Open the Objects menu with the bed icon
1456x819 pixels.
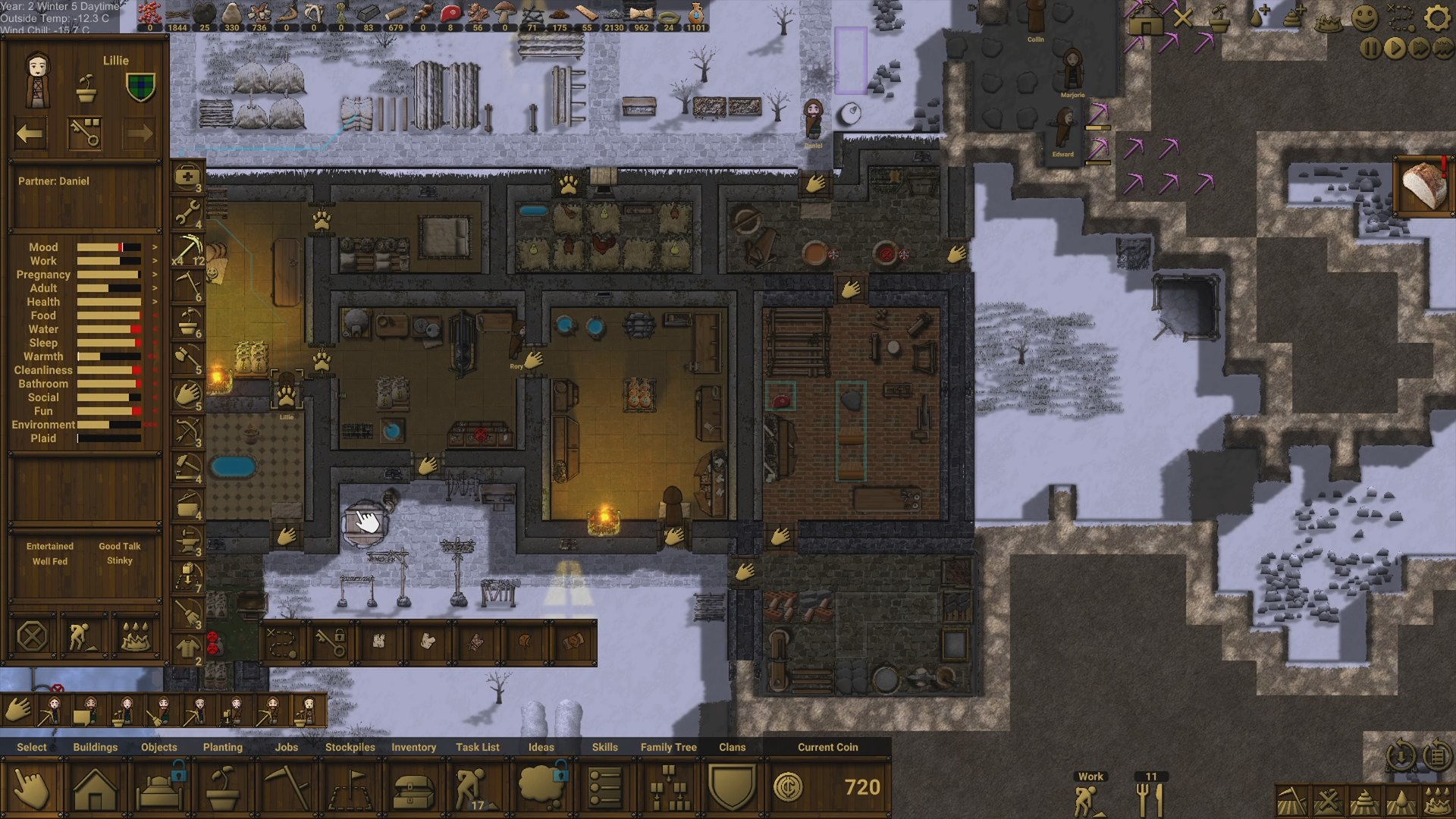159,788
